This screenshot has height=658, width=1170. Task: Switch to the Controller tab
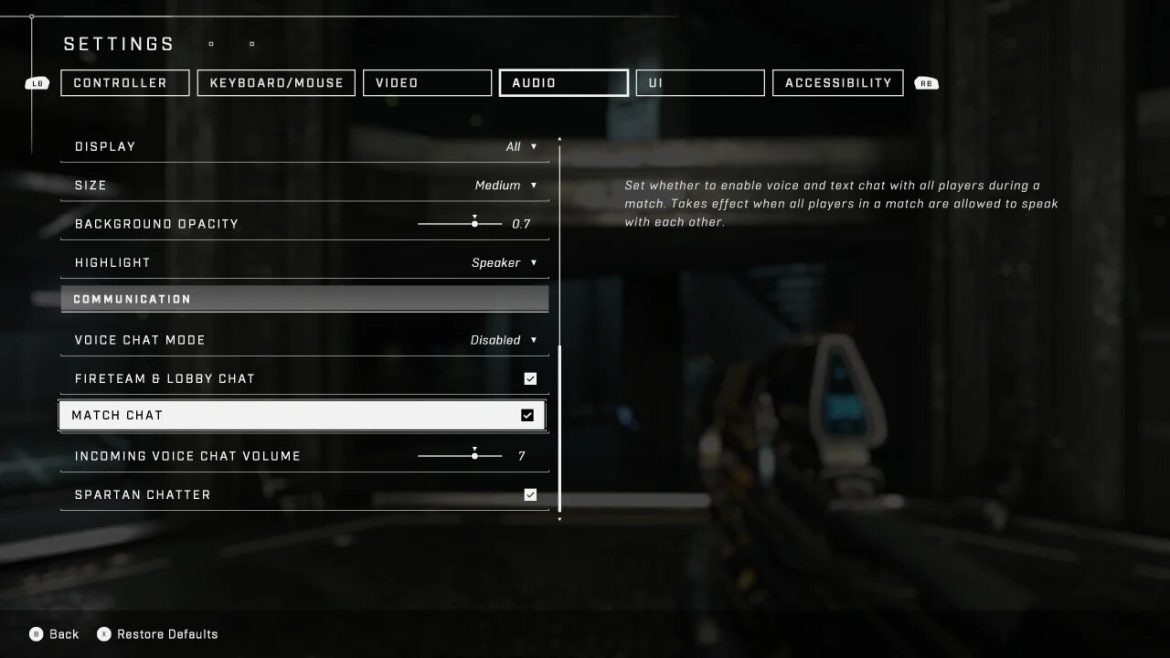pyautogui.click(x=125, y=83)
